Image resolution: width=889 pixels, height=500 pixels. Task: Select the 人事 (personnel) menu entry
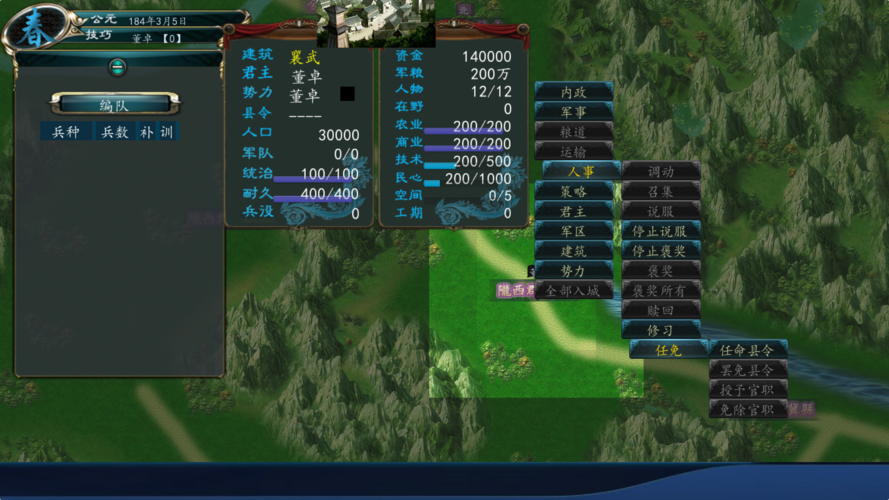tap(581, 171)
